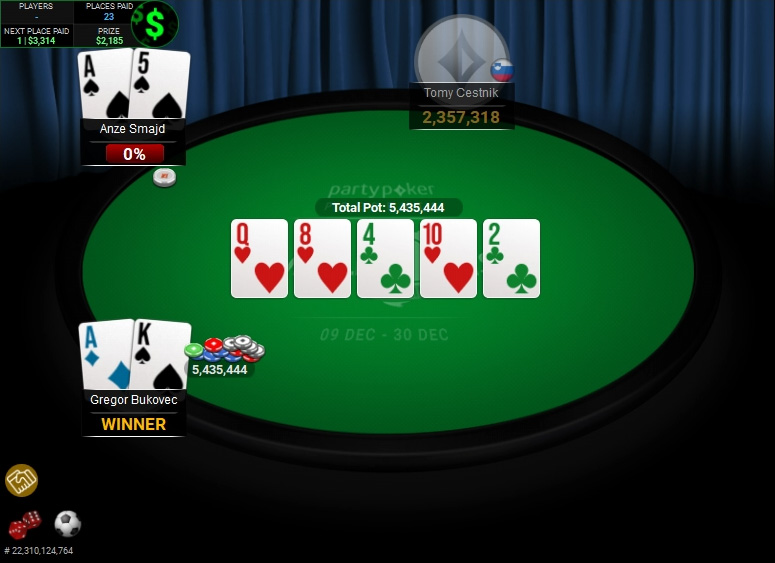775x563 pixels.
Task: Click the red dice icon
Action: 24,525
